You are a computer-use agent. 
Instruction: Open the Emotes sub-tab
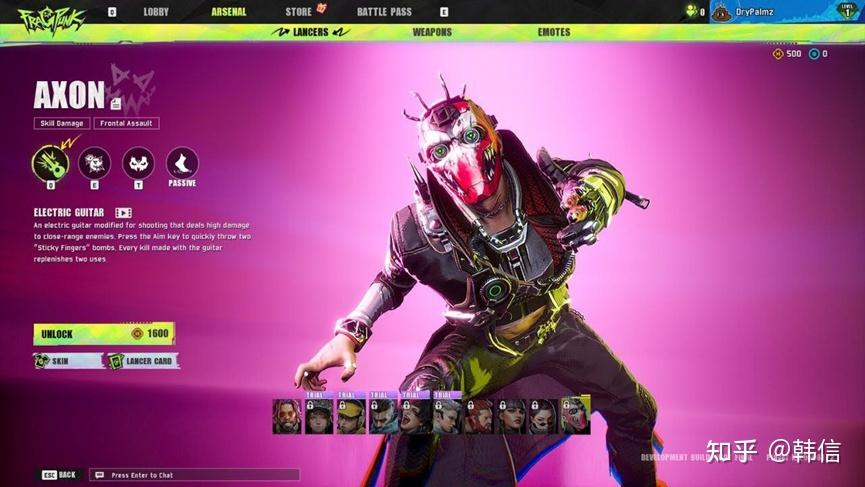(x=554, y=32)
